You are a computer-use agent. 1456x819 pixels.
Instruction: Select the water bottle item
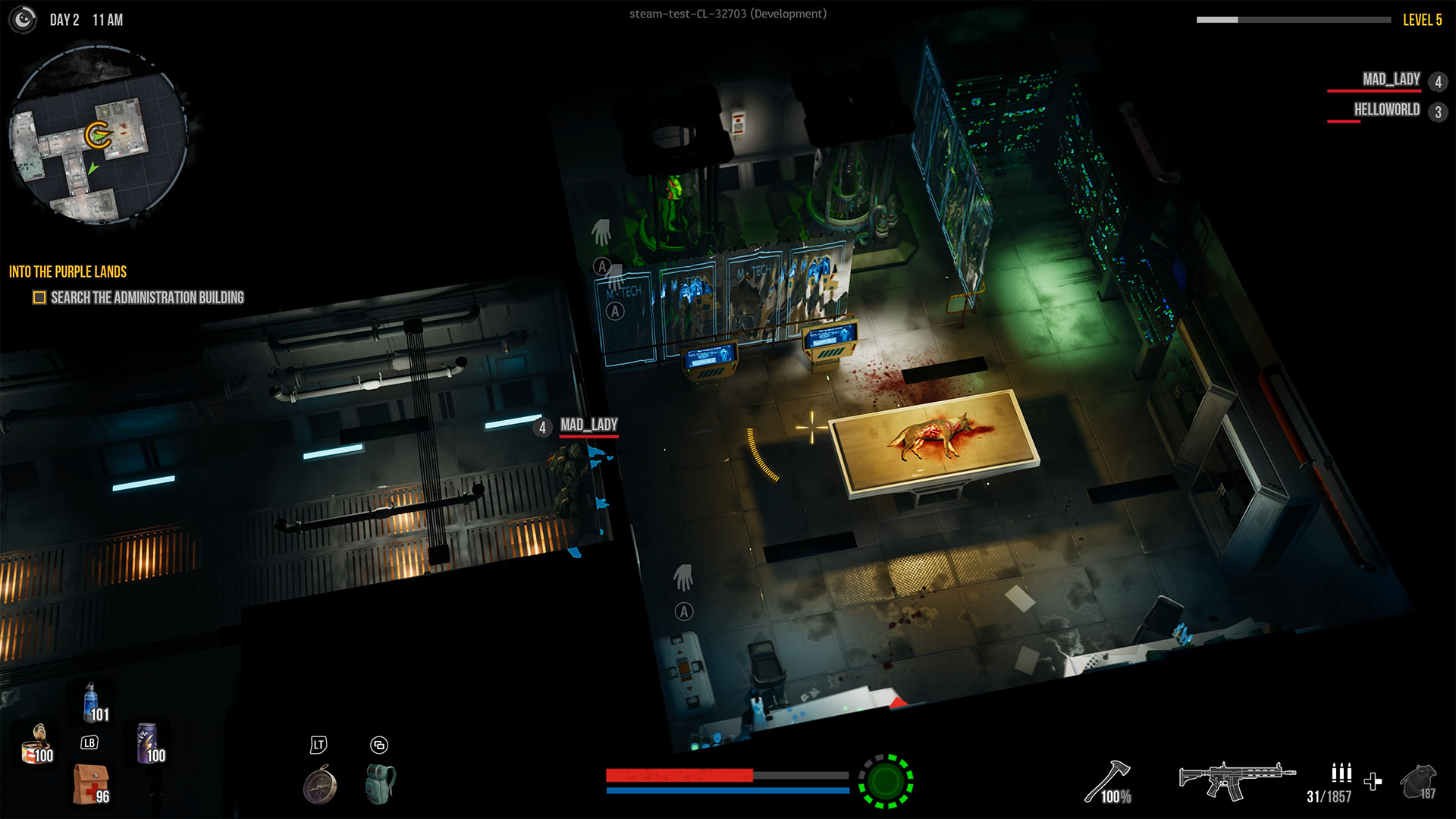89,705
